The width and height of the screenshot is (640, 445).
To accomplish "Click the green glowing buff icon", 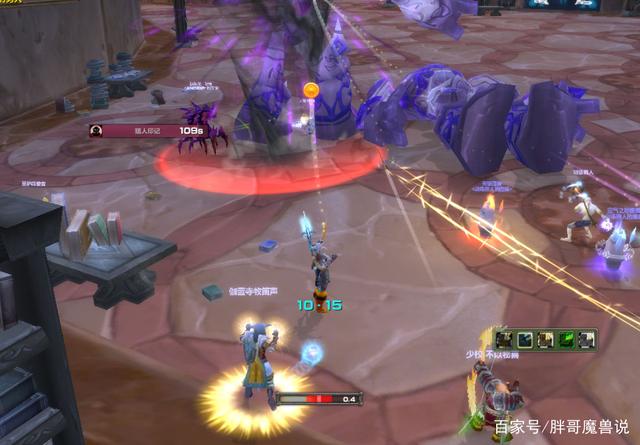I will click(x=567, y=340).
